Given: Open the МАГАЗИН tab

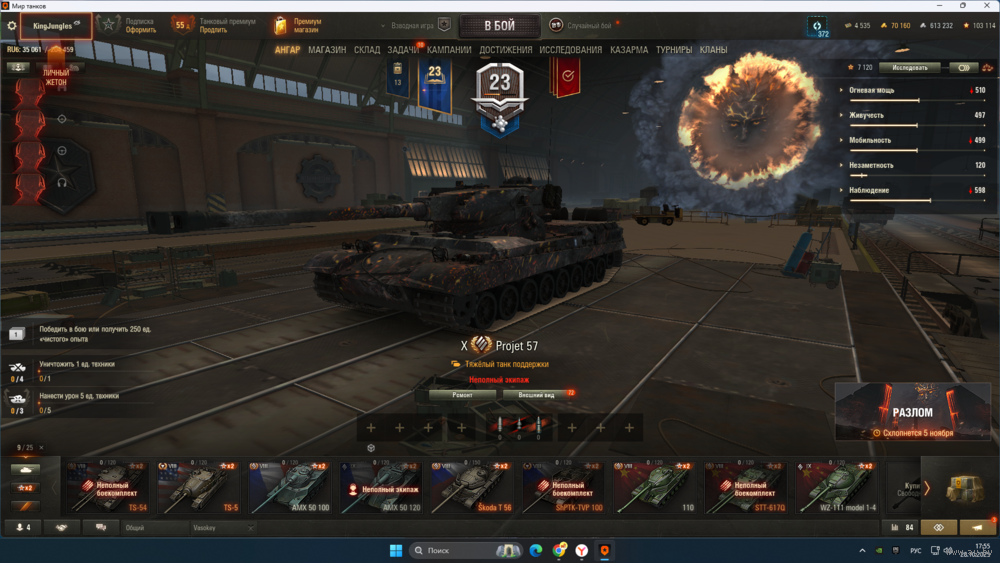Looking at the screenshot, I should click(x=327, y=50).
